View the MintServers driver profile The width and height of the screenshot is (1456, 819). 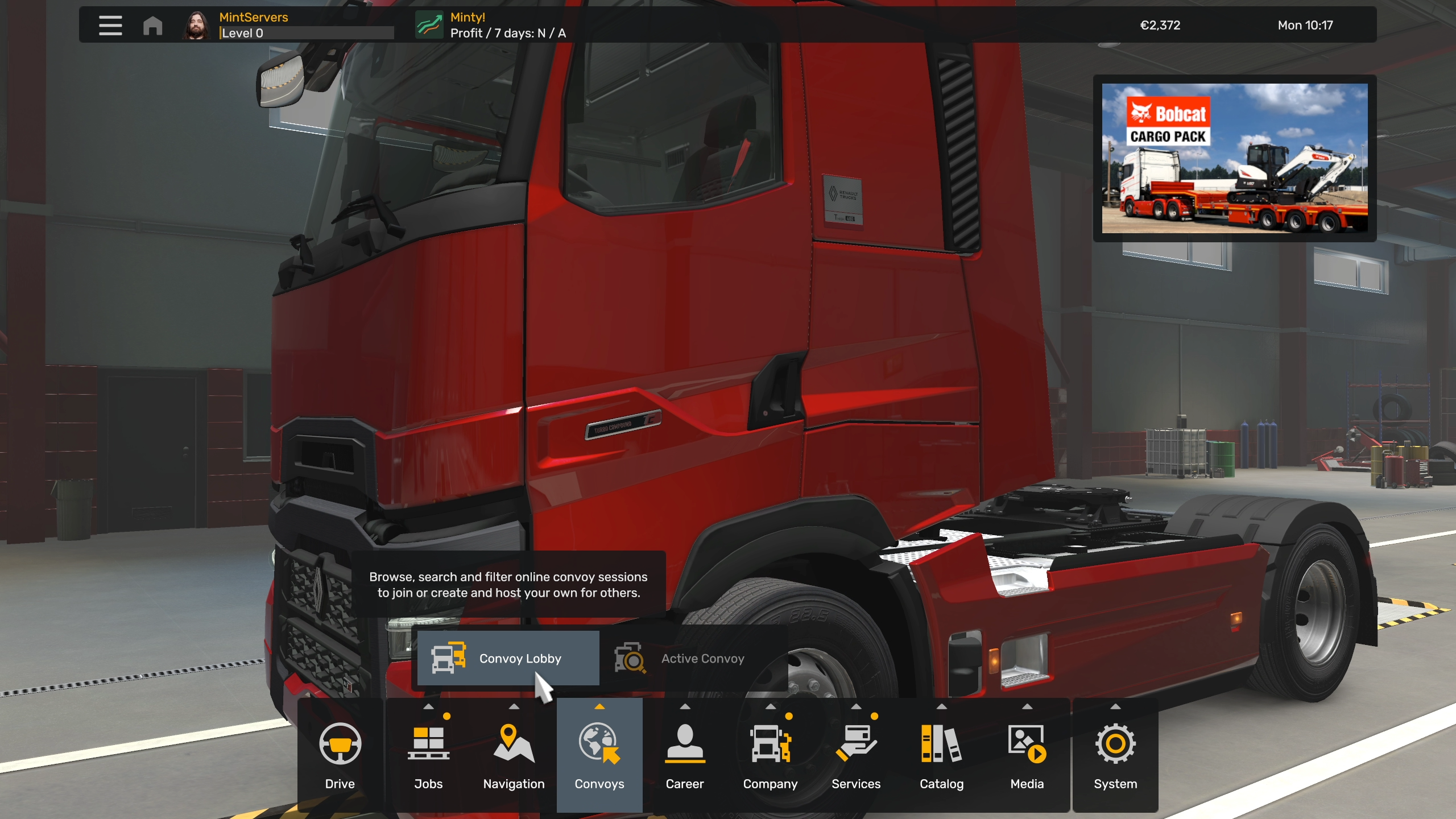tap(254, 25)
